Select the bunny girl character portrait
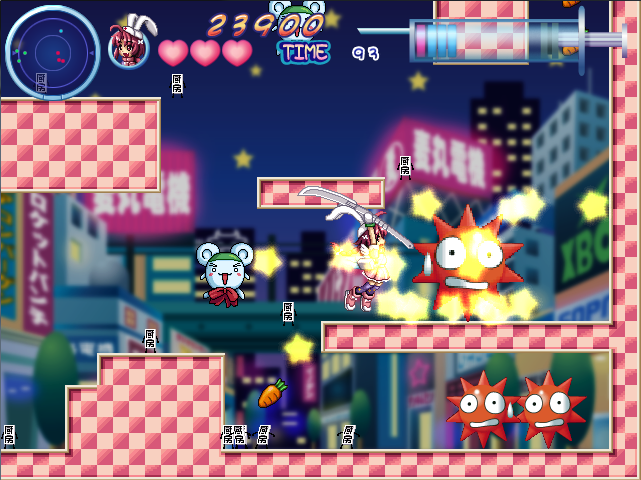Viewport: 641px width, 480px height. [129, 46]
